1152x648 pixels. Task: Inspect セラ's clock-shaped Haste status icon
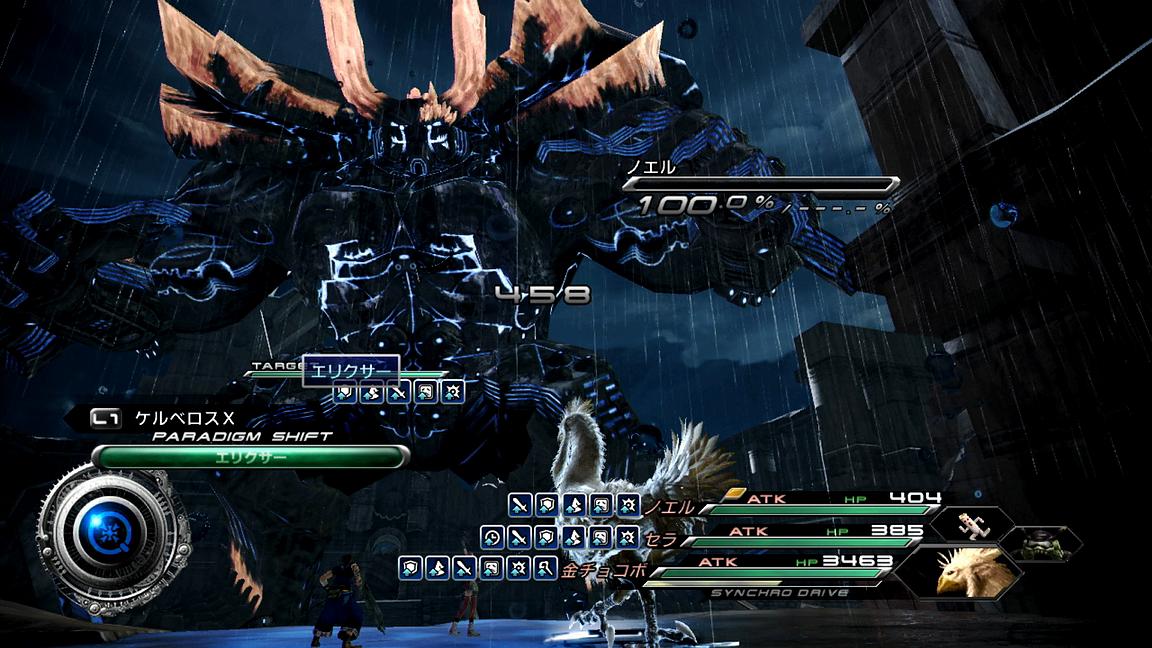tap(491, 538)
